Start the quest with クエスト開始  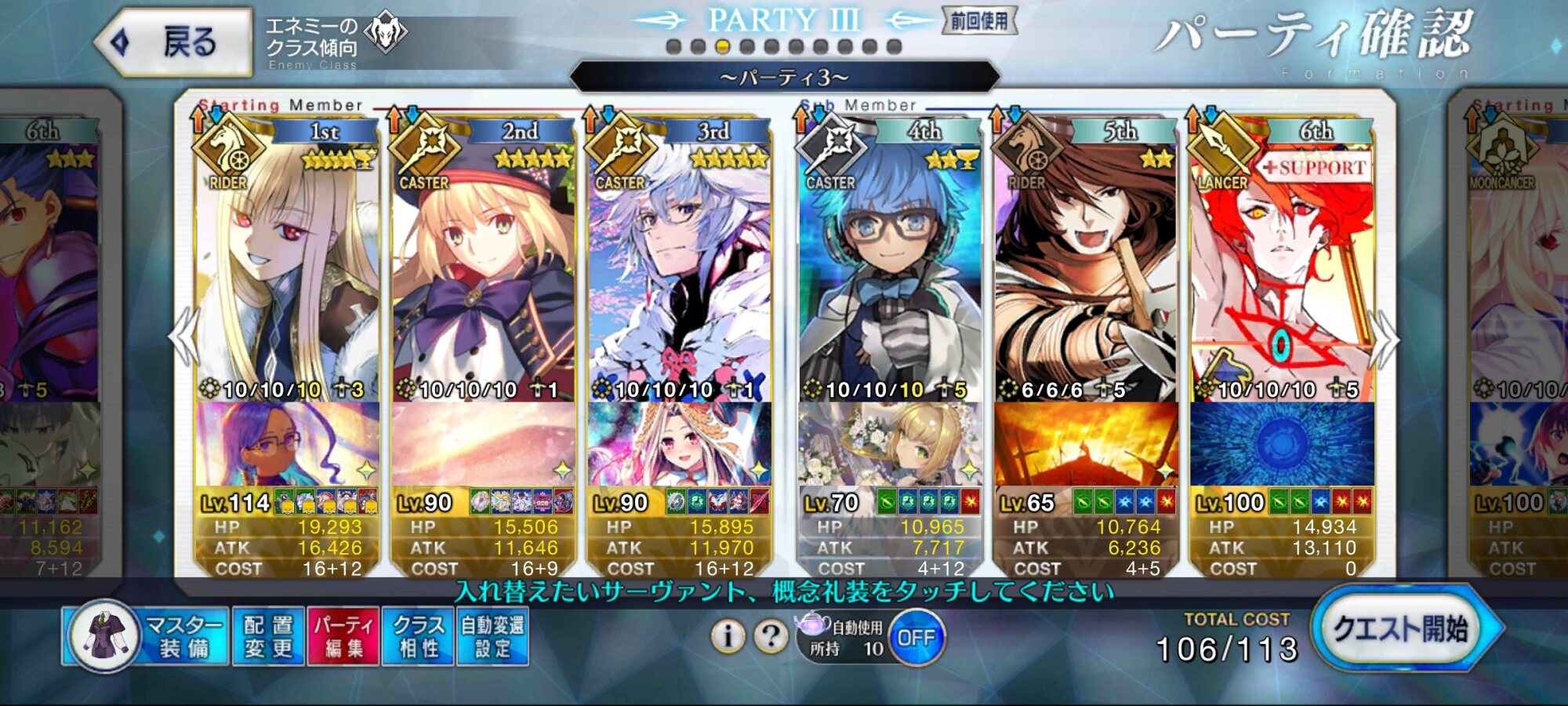coord(1402,629)
